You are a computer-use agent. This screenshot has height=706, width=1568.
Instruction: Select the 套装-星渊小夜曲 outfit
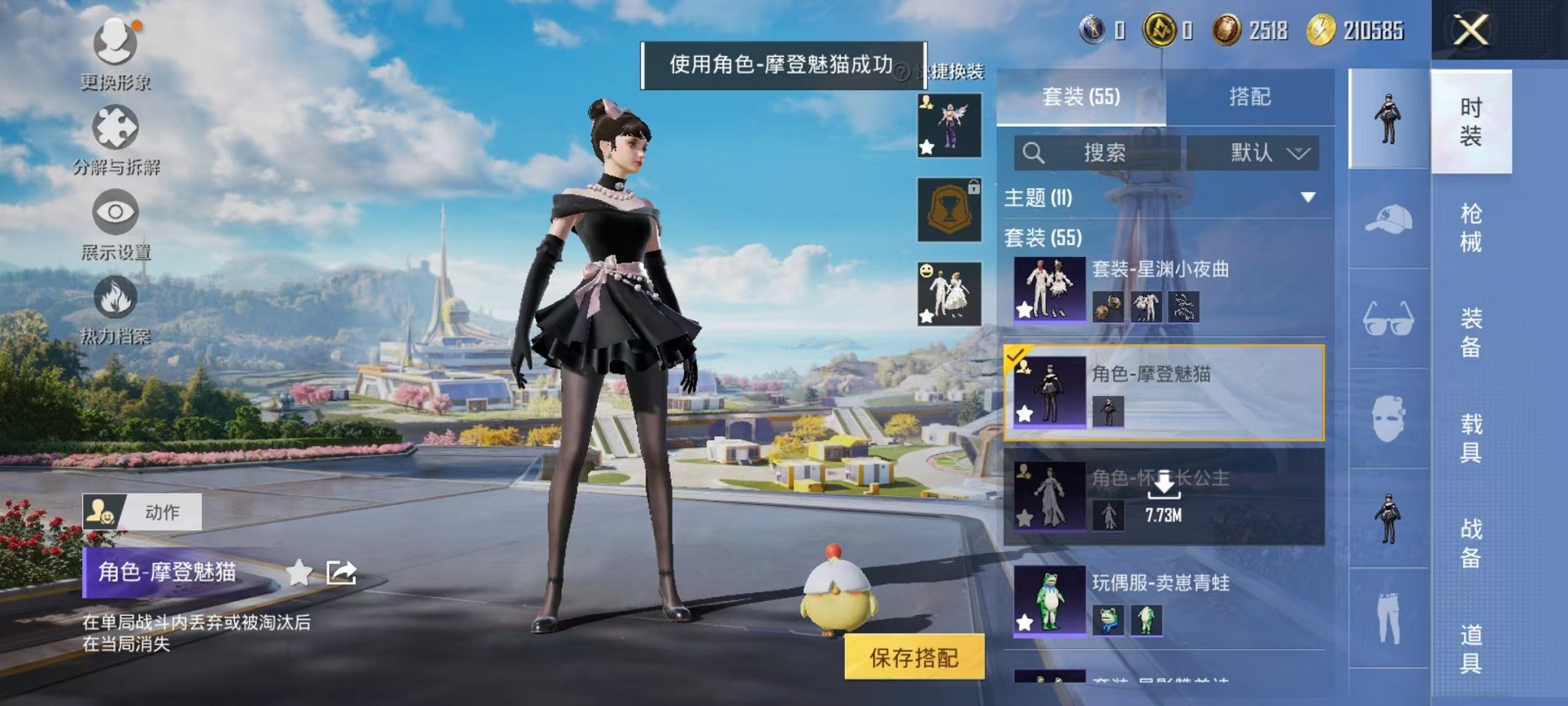(x=1164, y=289)
